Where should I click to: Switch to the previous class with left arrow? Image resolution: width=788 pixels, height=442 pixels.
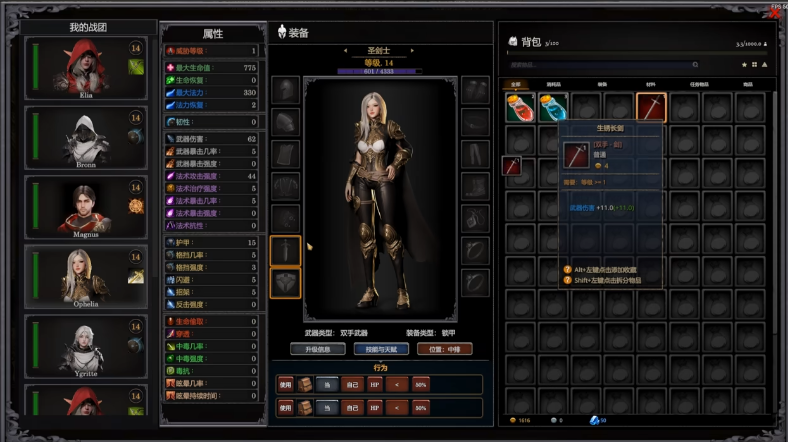click(x=344, y=50)
